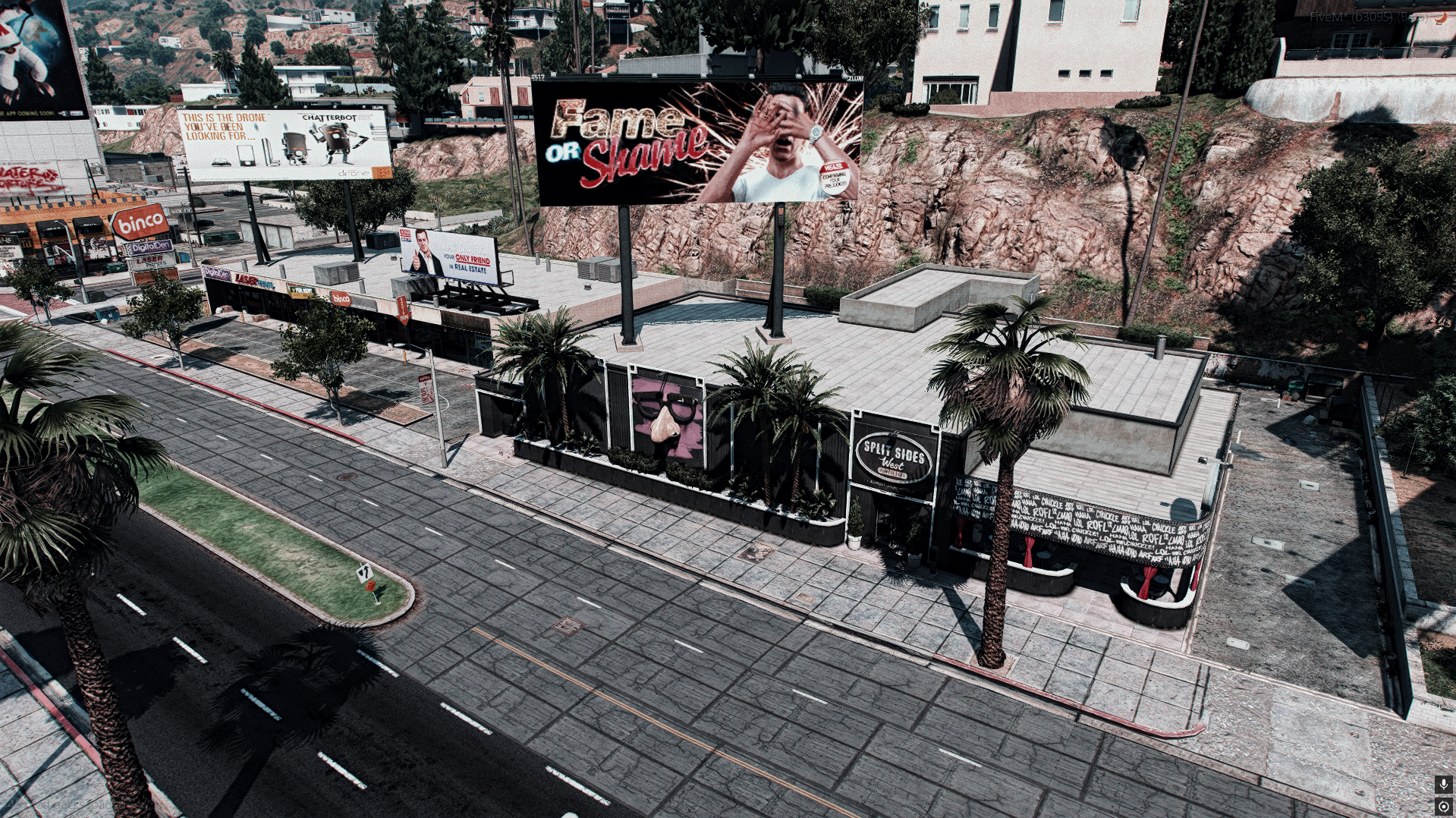The width and height of the screenshot is (1456, 818).
Task: Toggle the microphone icon
Action: pyautogui.click(x=1442, y=784)
